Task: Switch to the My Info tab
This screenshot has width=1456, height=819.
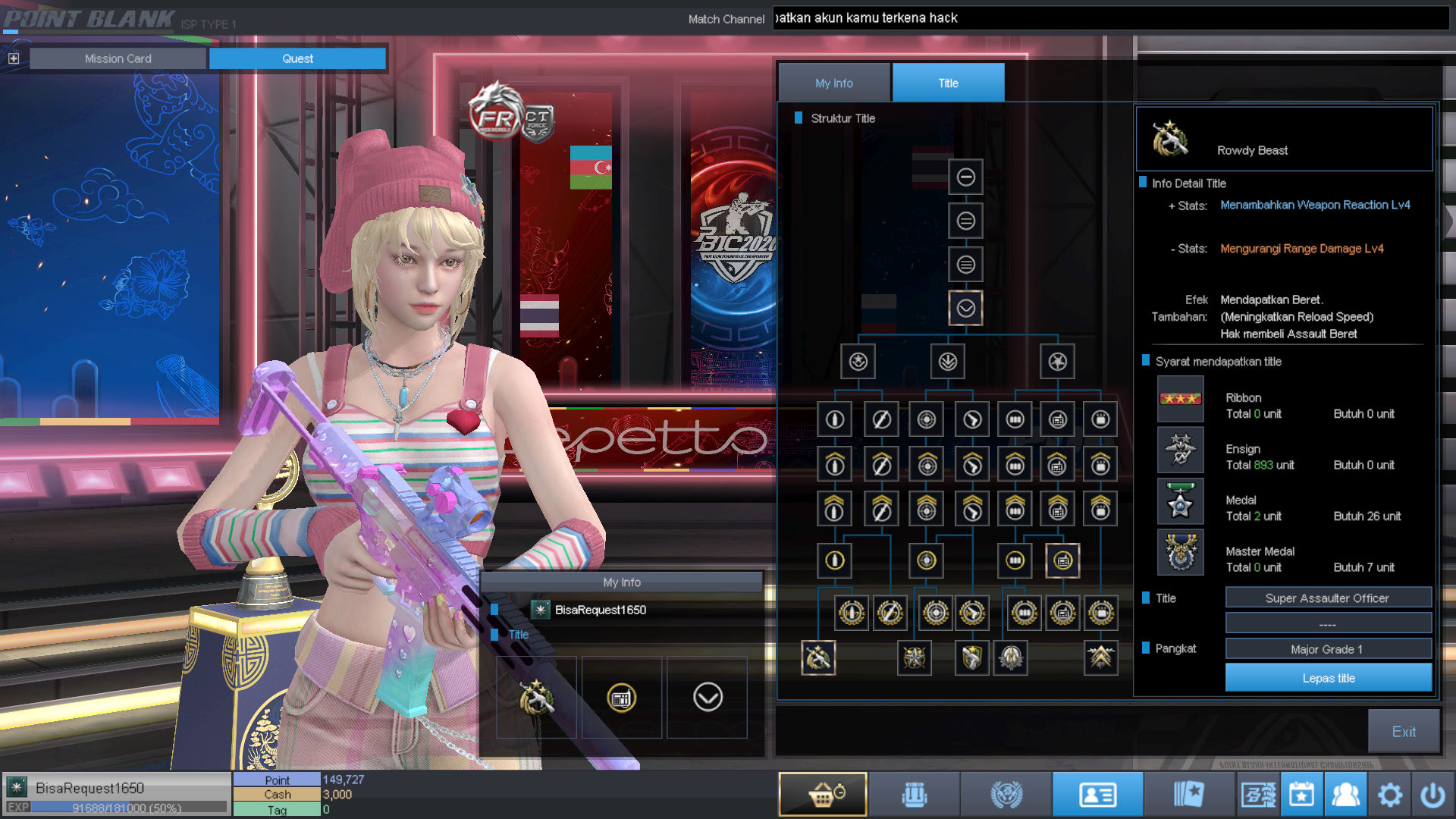Action: [x=833, y=83]
